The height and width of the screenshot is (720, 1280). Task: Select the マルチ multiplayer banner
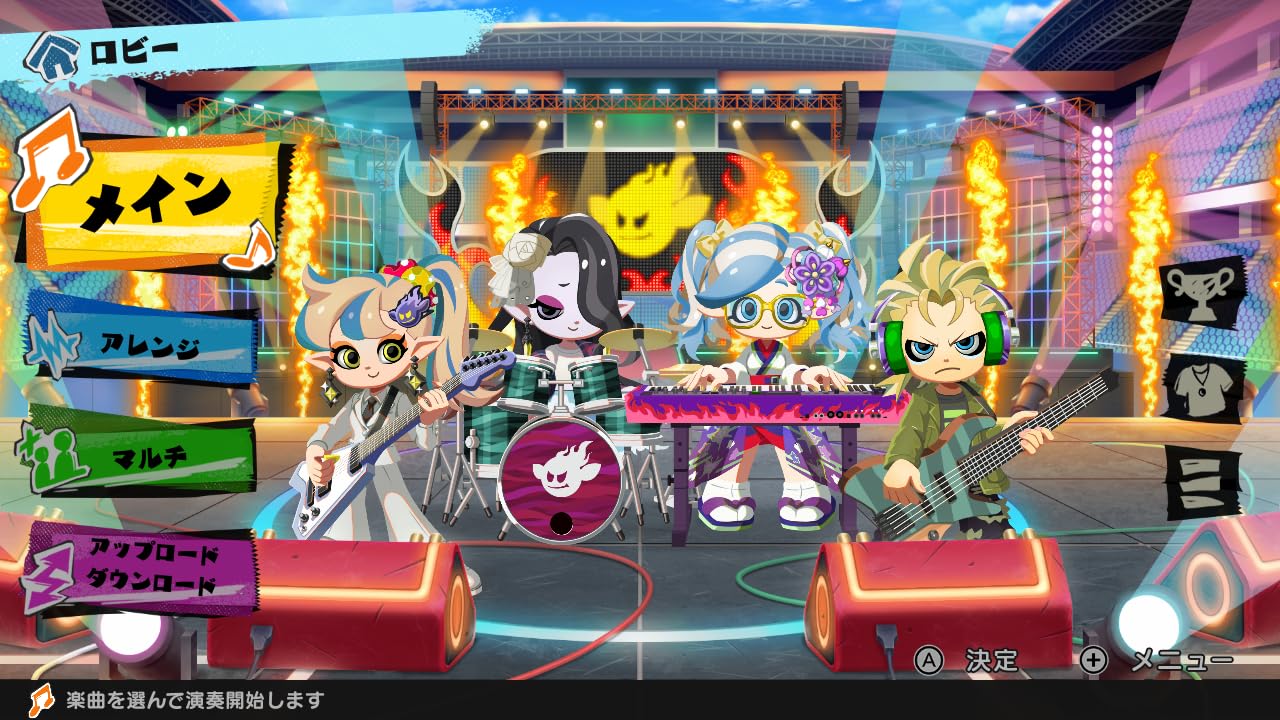(x=150, y=455)
